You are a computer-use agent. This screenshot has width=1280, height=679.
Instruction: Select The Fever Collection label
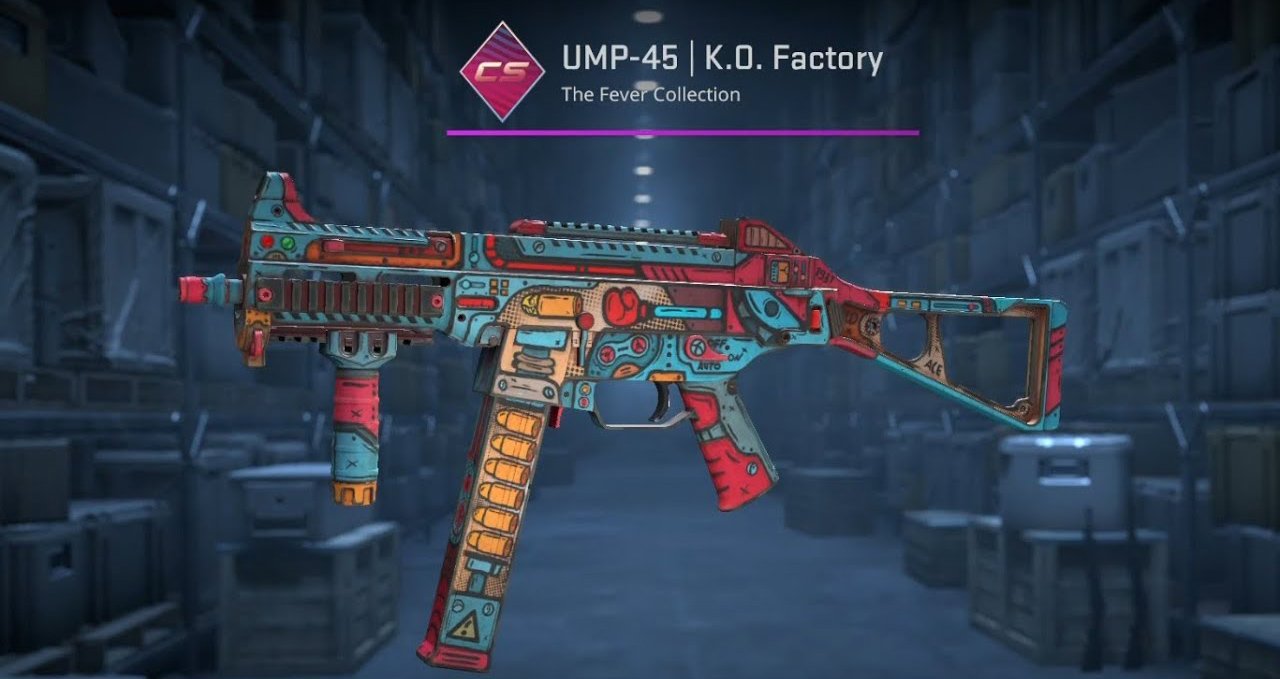coord(650,95)
